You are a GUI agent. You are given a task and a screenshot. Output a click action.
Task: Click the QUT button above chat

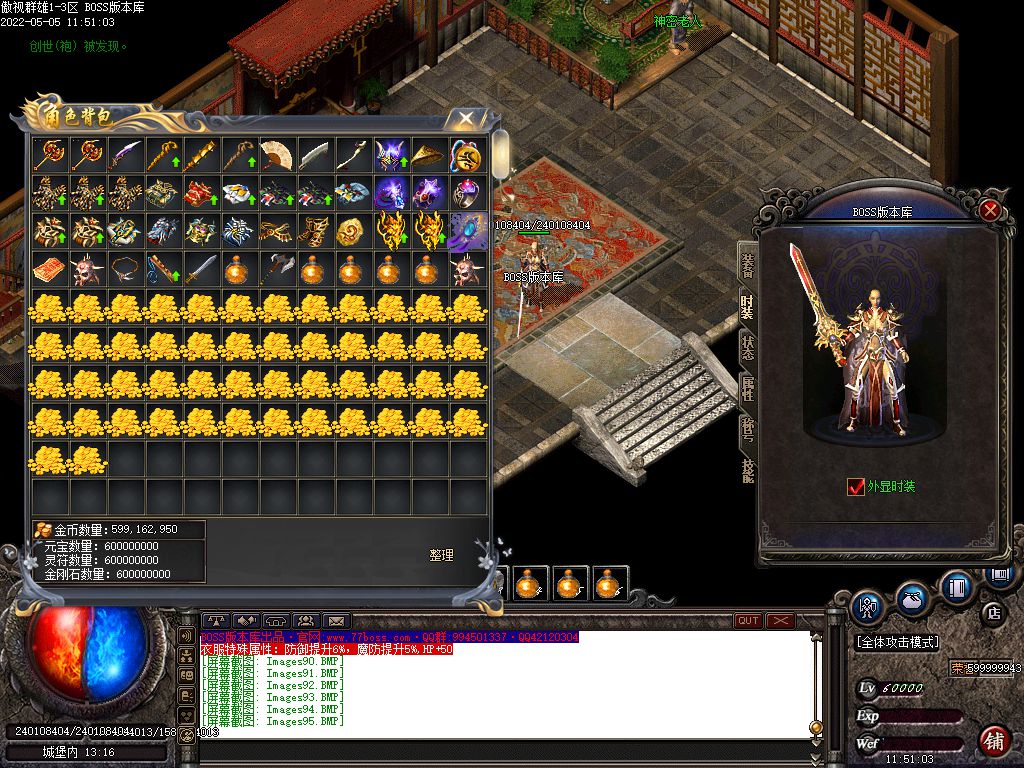747,621
